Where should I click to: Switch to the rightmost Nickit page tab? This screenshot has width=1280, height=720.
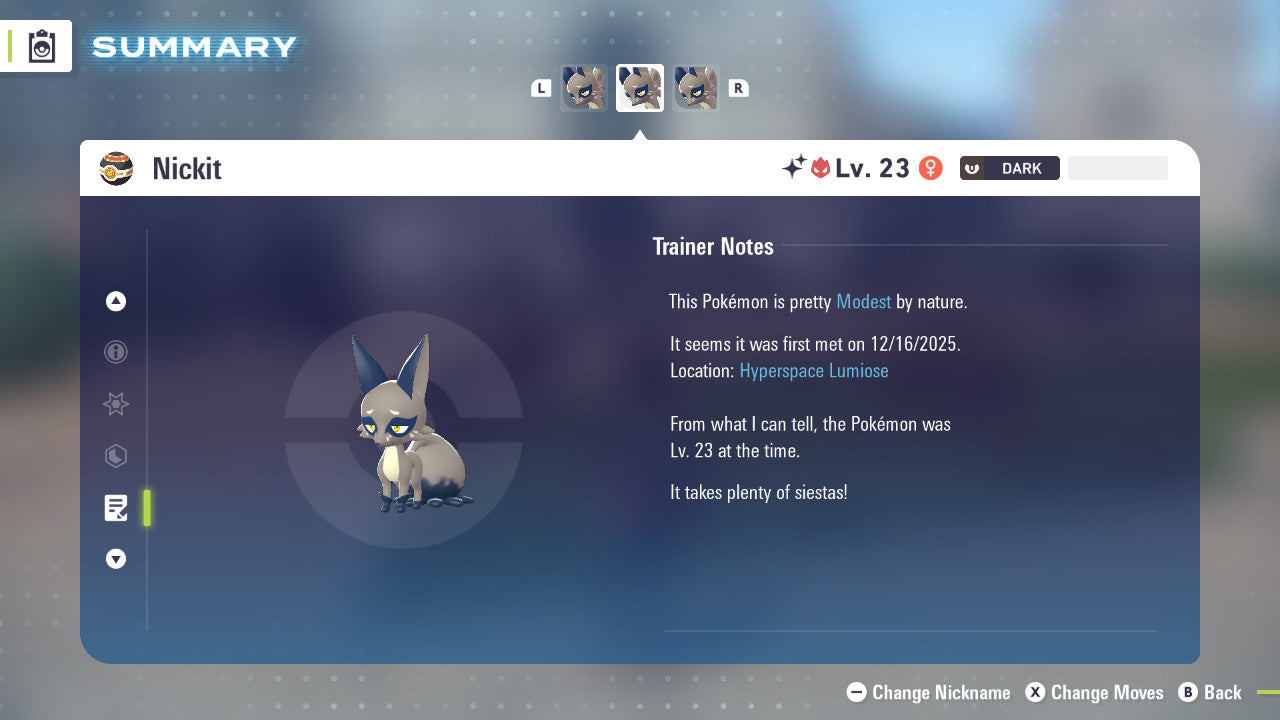tap(696, 87)
